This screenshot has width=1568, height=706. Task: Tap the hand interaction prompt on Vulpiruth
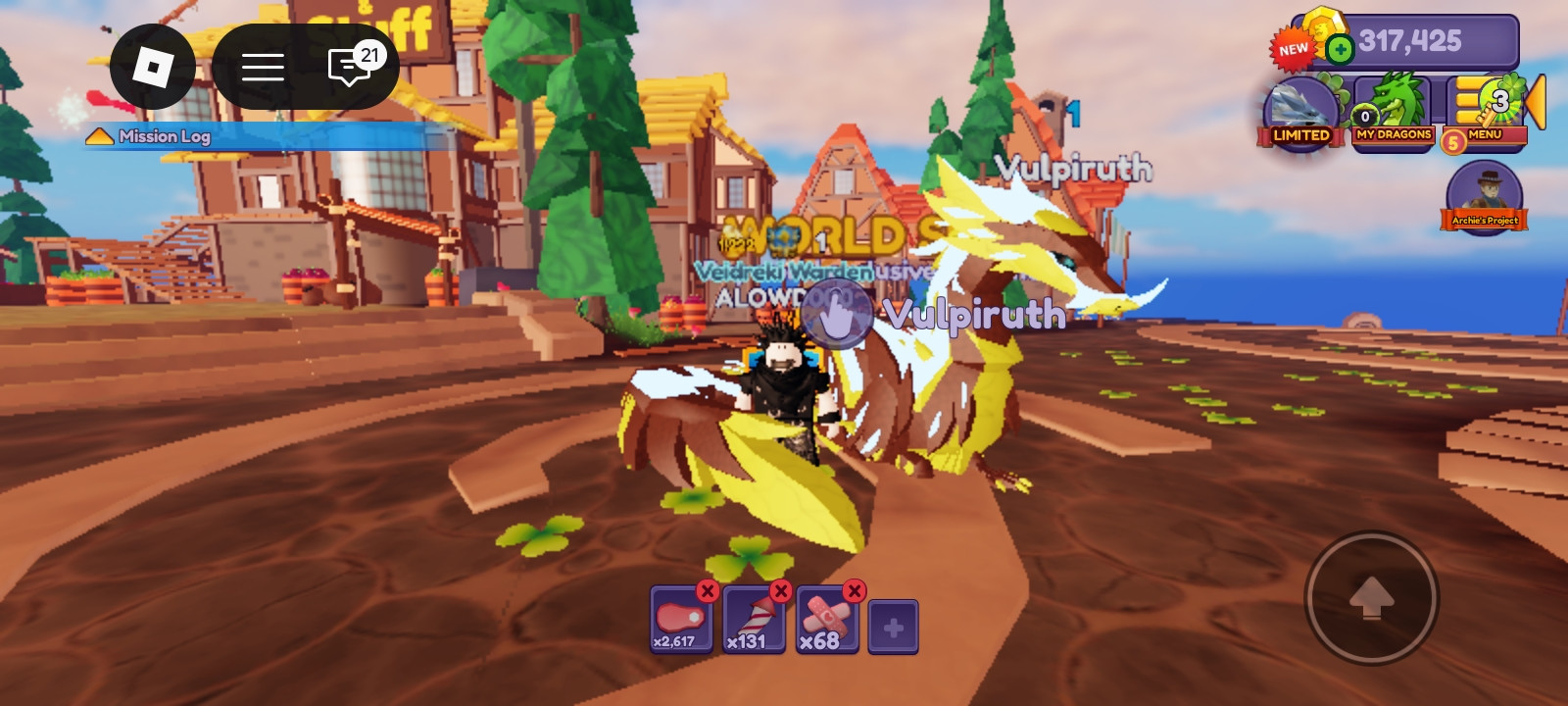pos(835,314)
